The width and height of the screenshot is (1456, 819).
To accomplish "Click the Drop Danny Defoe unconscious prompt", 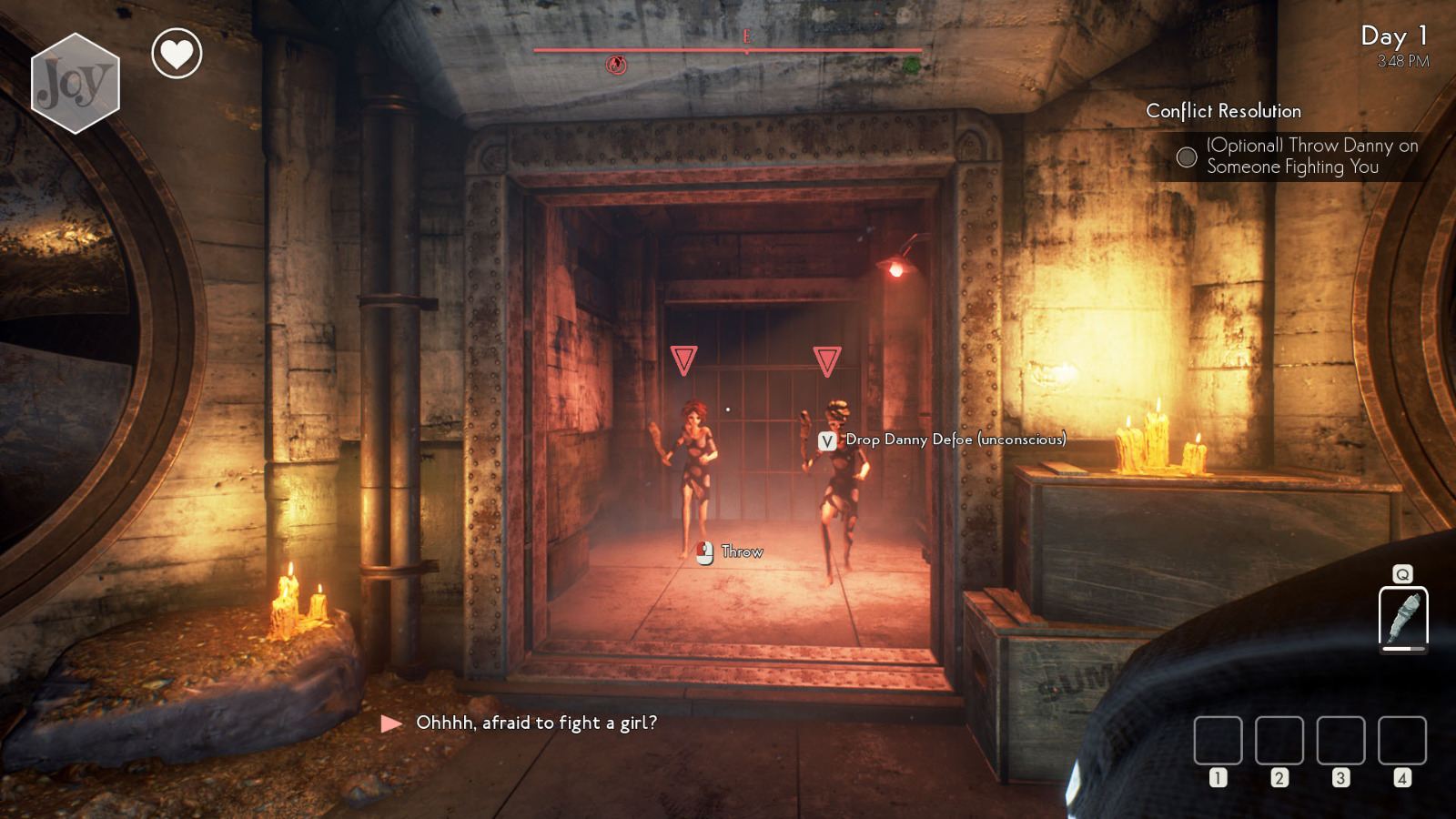I will 955,440.
